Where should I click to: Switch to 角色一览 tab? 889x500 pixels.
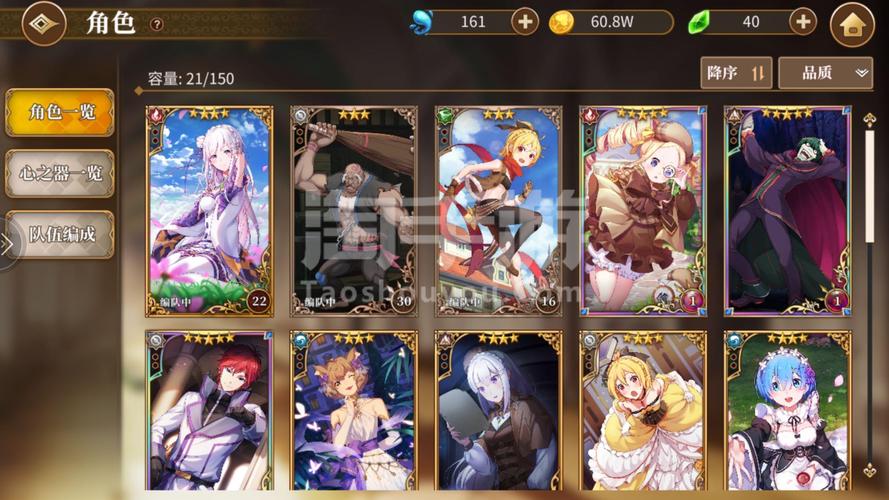[60, 112]
